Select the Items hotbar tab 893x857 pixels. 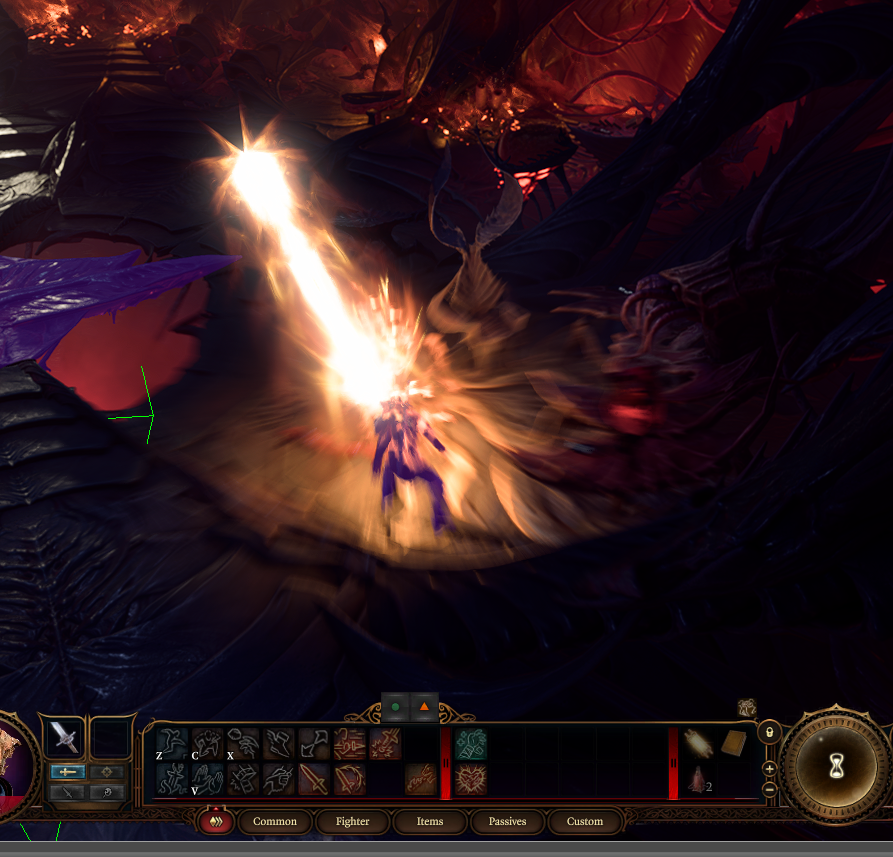tap(430, 822)
